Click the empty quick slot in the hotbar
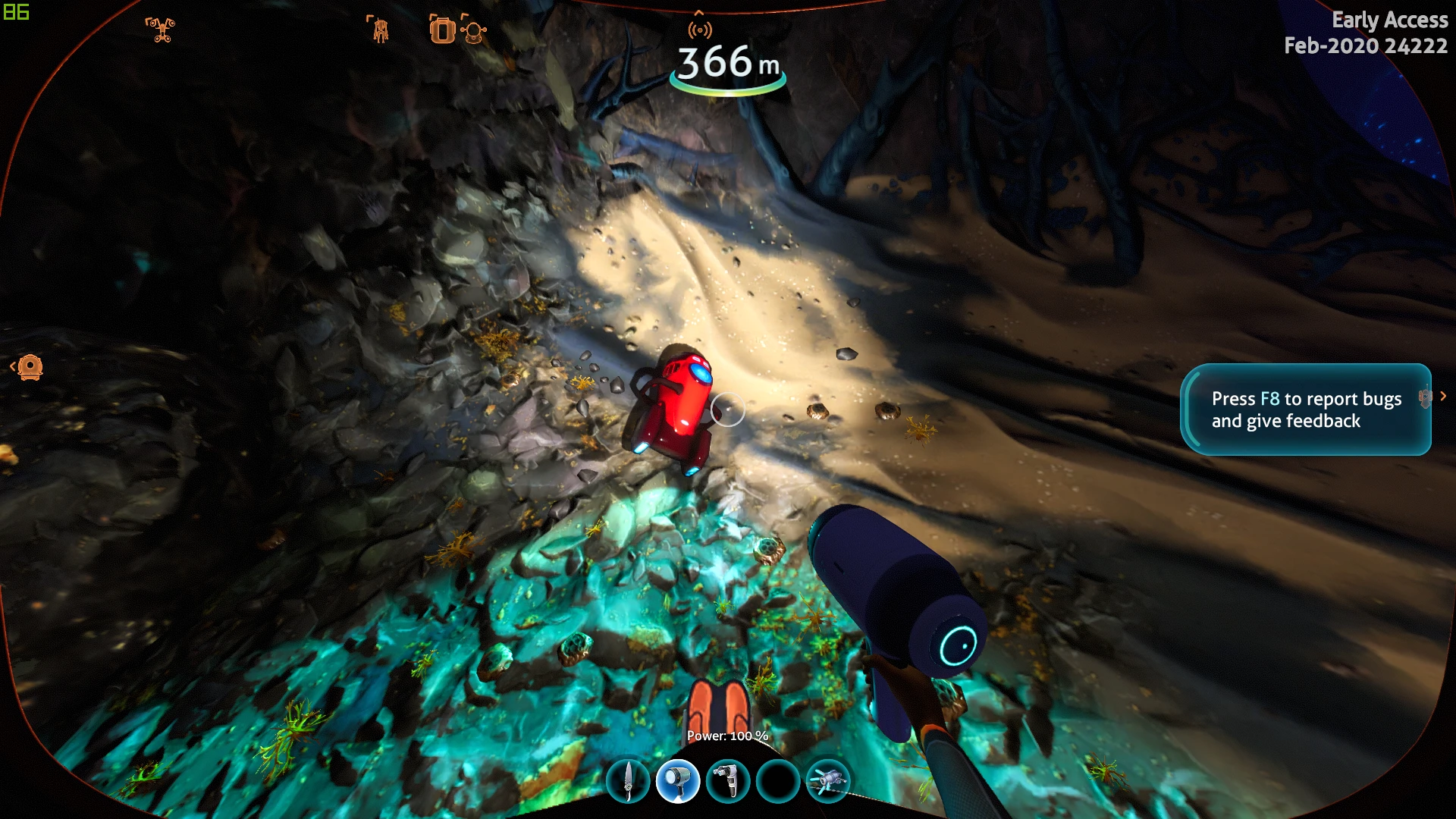1456x819 pixels. click(x=778, y=780)
